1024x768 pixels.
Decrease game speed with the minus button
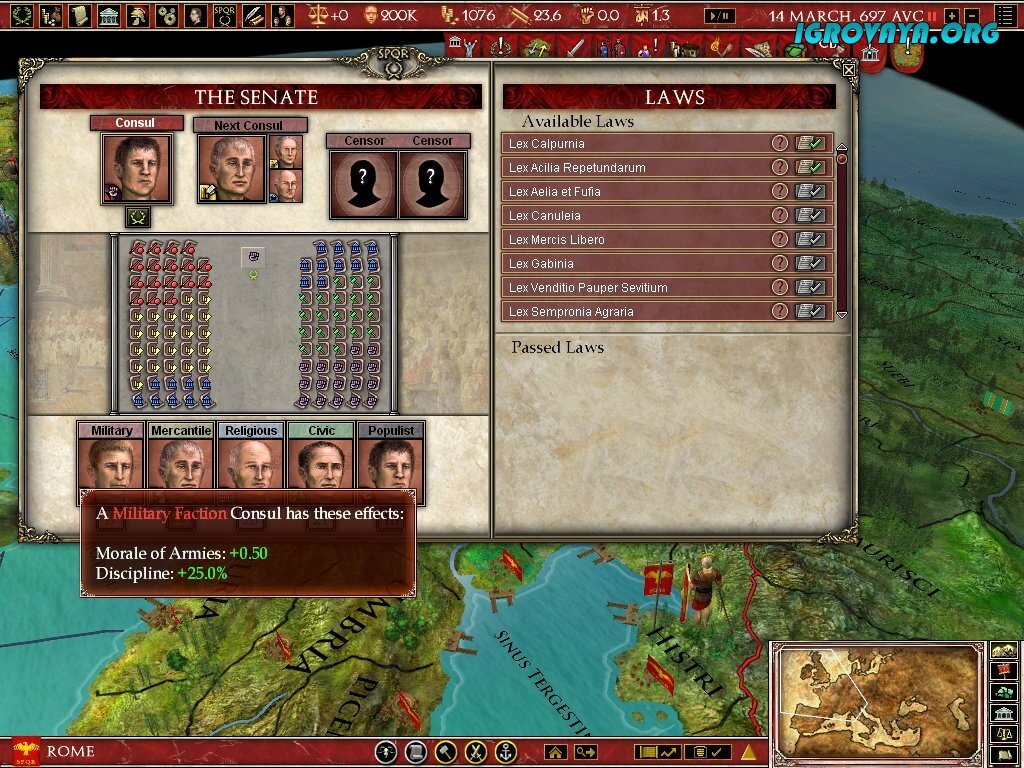(x=970, y=16)
